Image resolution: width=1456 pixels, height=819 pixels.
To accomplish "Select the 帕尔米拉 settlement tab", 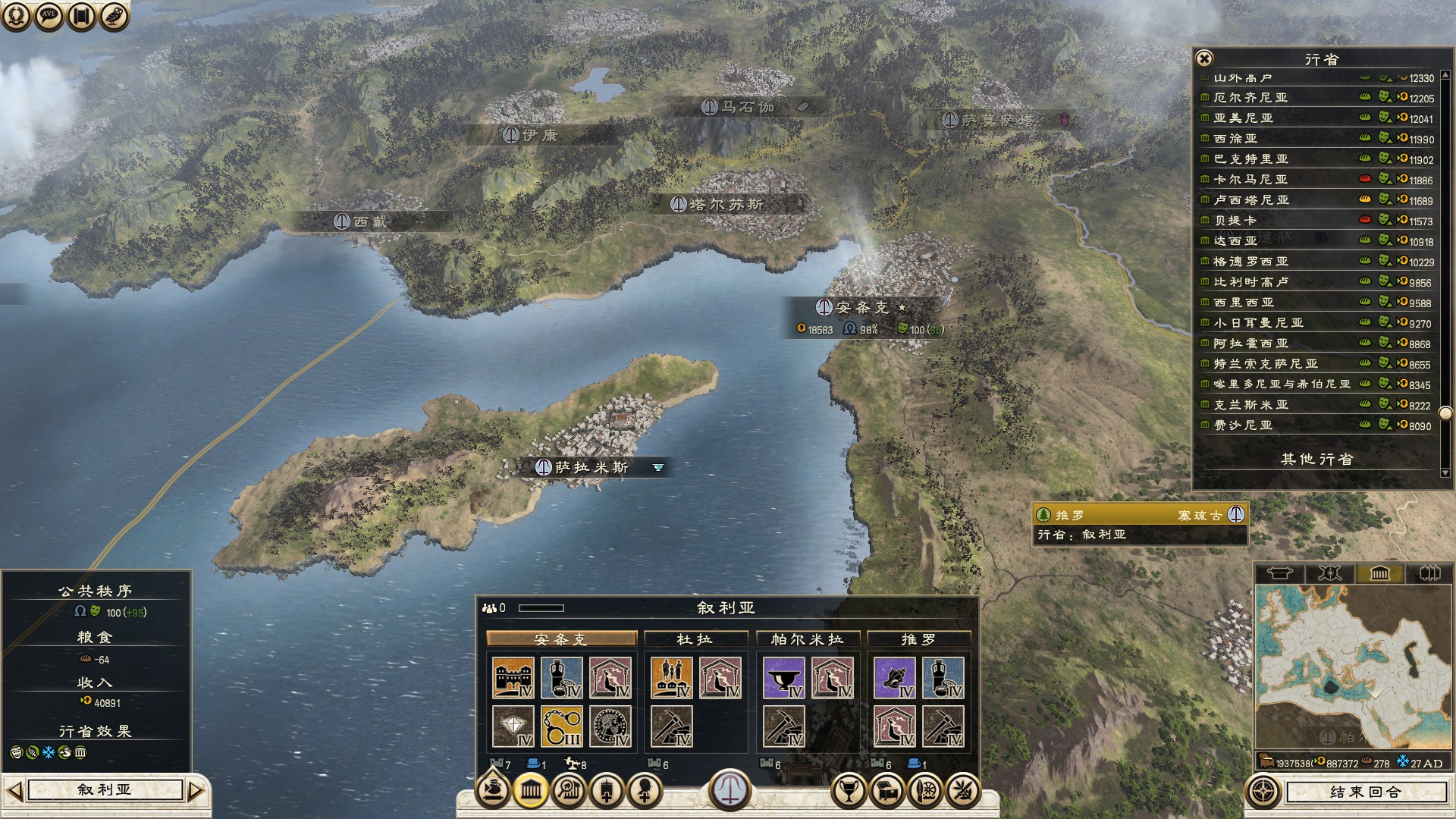I will click(x=808, y=639).
